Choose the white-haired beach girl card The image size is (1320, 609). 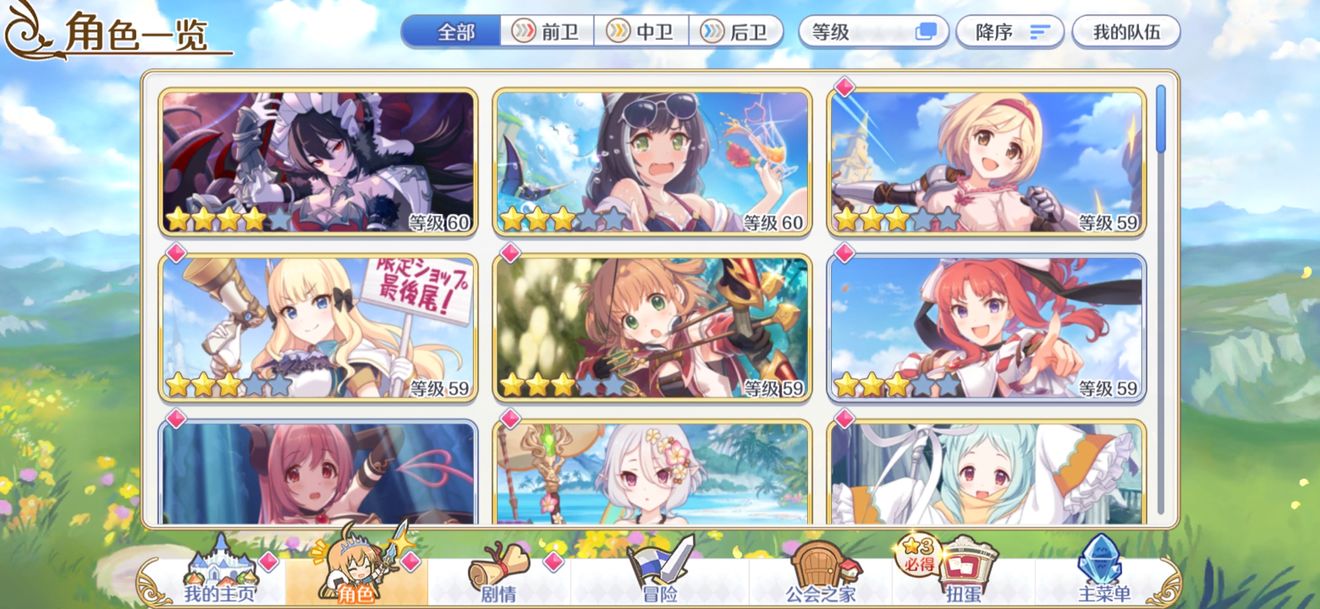click(652, 473)
